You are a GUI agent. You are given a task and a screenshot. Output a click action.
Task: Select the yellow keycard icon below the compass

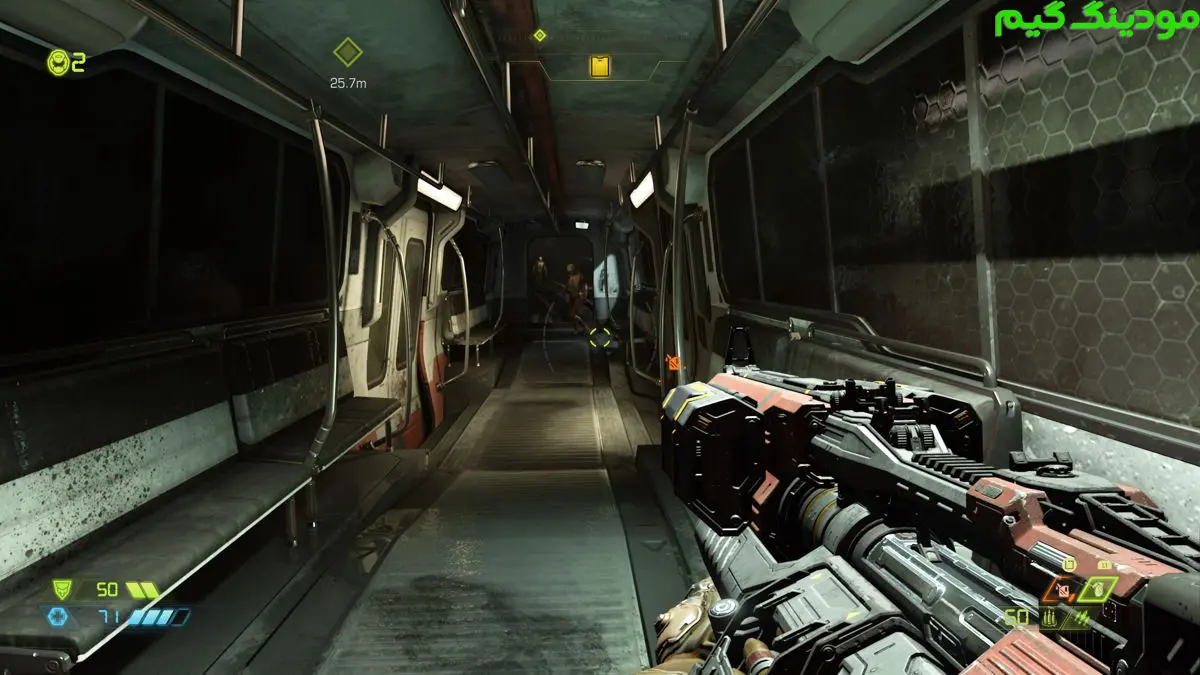tap(600, 67)
